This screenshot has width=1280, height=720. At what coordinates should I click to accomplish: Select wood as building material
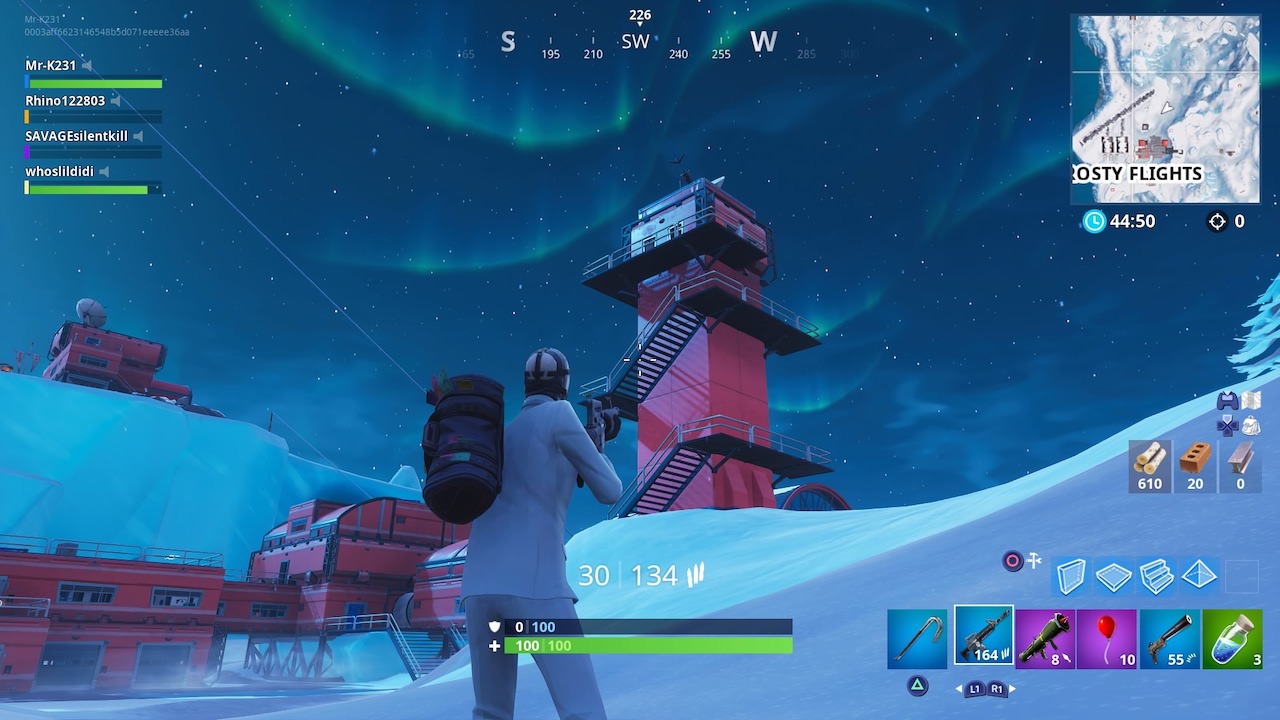(x=1149, y=466)
